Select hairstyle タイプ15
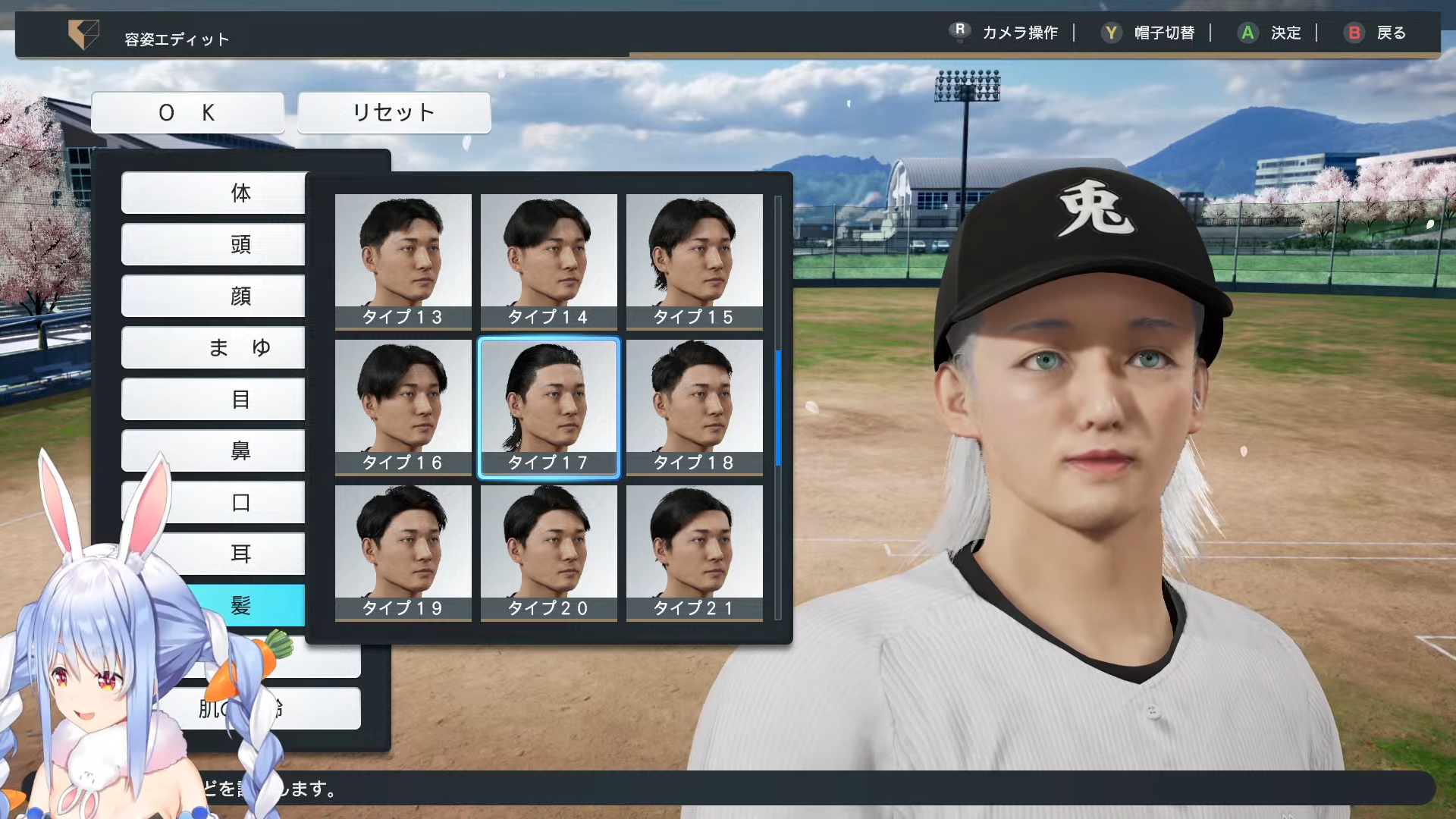This screenshot has height=819, width=1456. tap(694, 261)
